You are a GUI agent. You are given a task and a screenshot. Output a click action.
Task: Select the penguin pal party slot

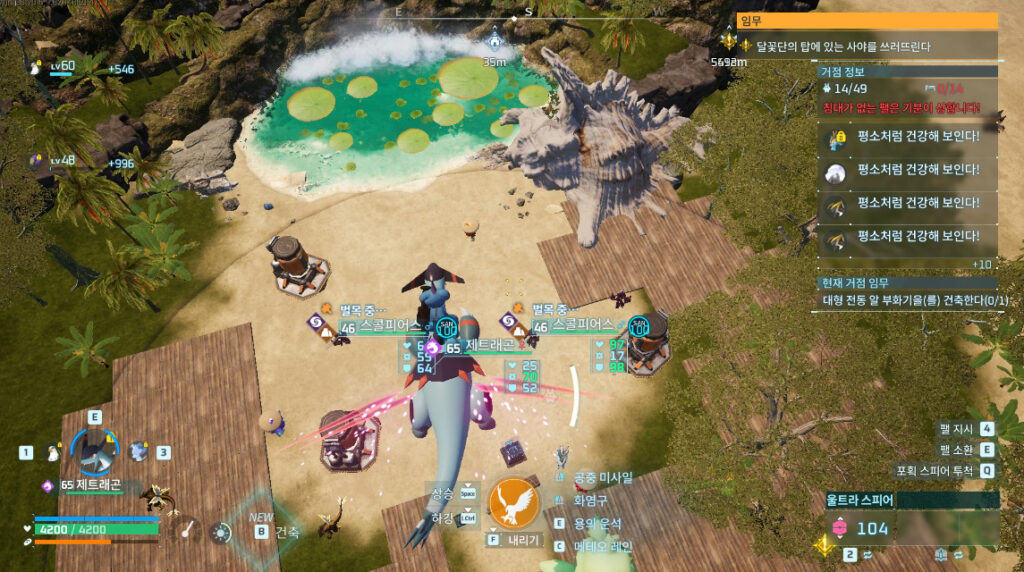[54, 453]
